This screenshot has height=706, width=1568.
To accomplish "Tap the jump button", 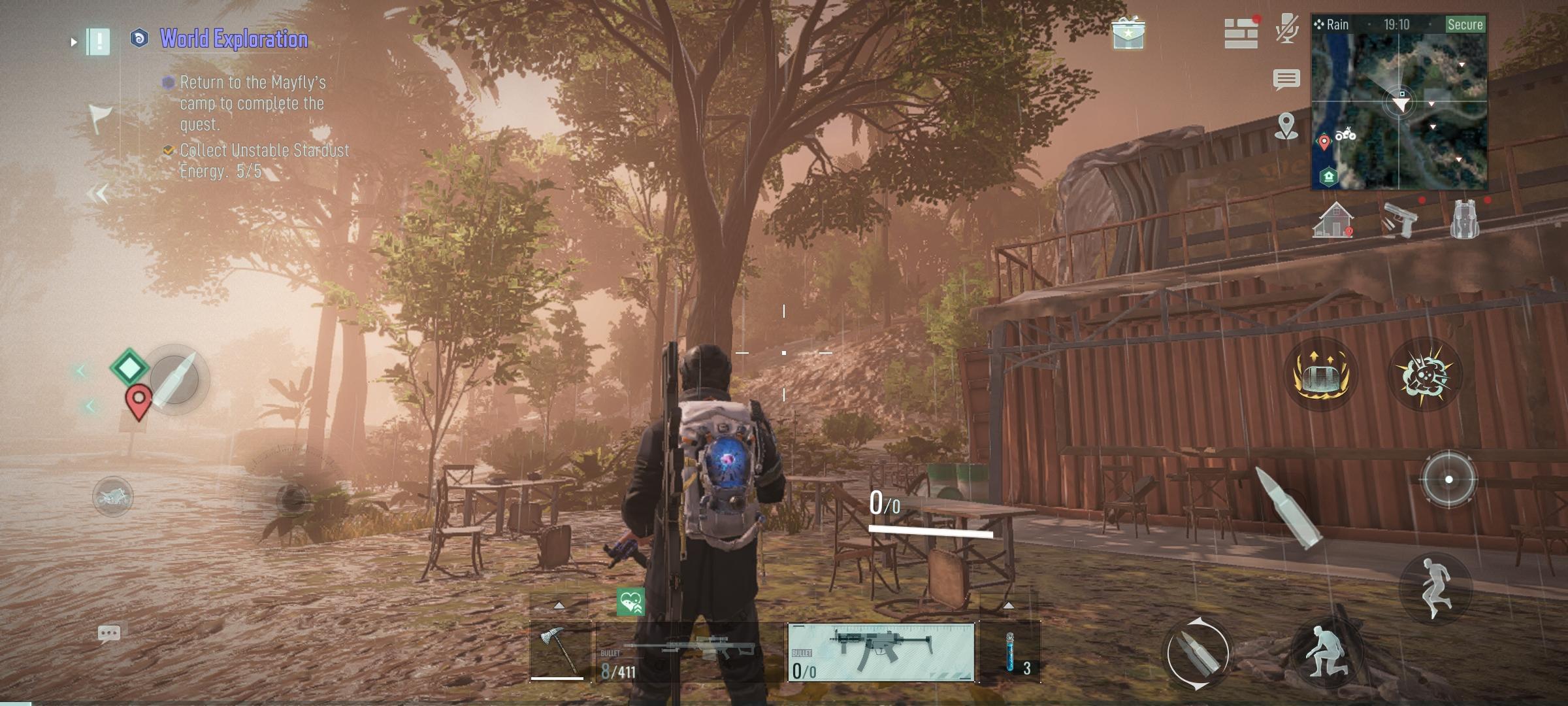I will point(1435,587).
